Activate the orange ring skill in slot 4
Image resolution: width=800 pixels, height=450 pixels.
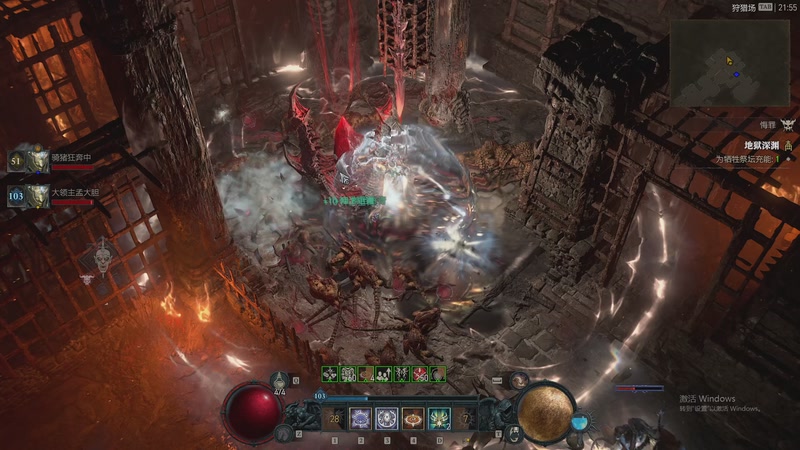point(413,419)
